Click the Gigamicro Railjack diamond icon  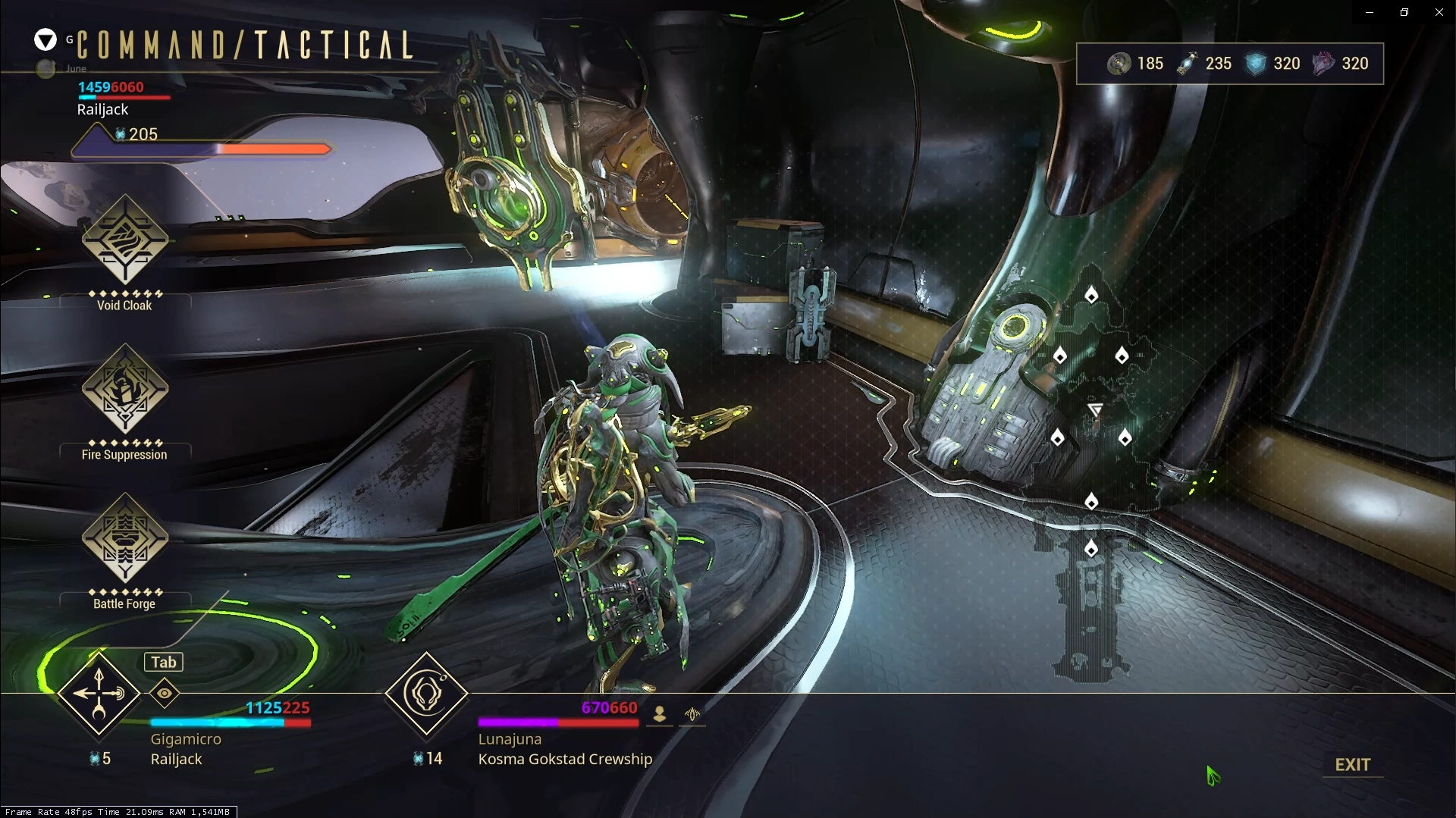tap(99, 693)
